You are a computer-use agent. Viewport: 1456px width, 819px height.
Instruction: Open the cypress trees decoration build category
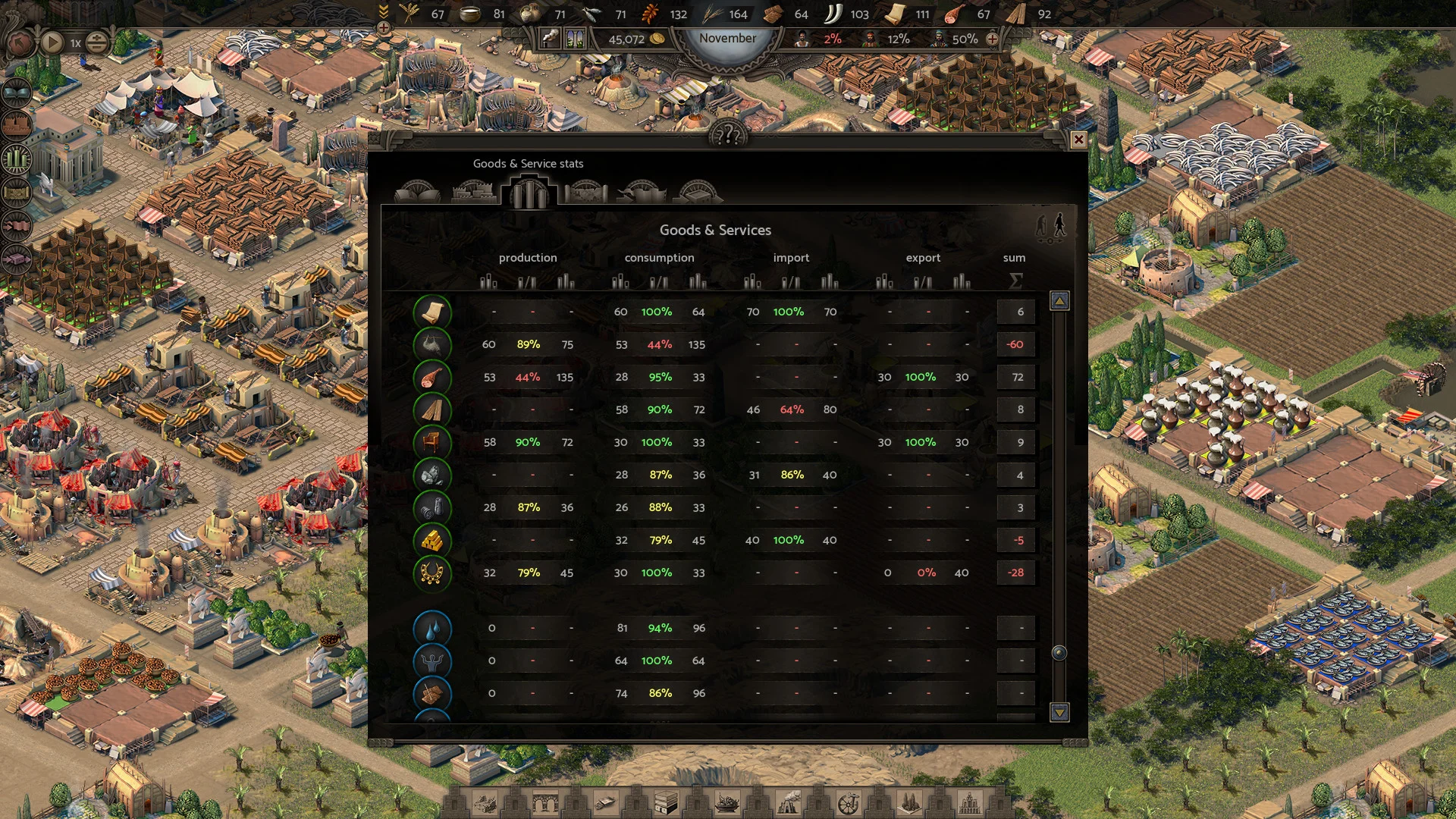pyautogui.click(x=909, y=802)
